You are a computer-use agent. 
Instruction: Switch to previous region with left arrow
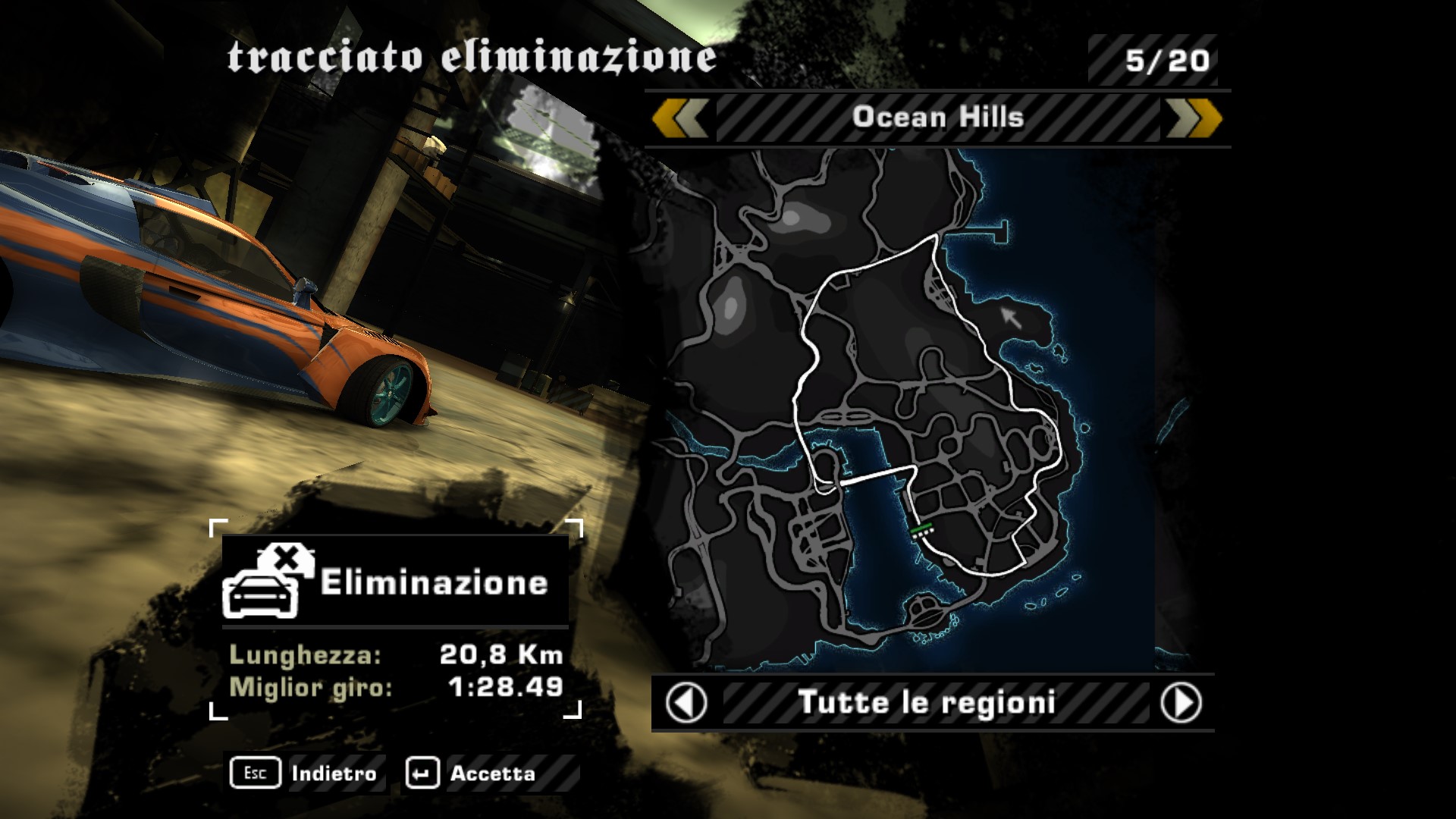pyautogui.click(x=686, y=703)
